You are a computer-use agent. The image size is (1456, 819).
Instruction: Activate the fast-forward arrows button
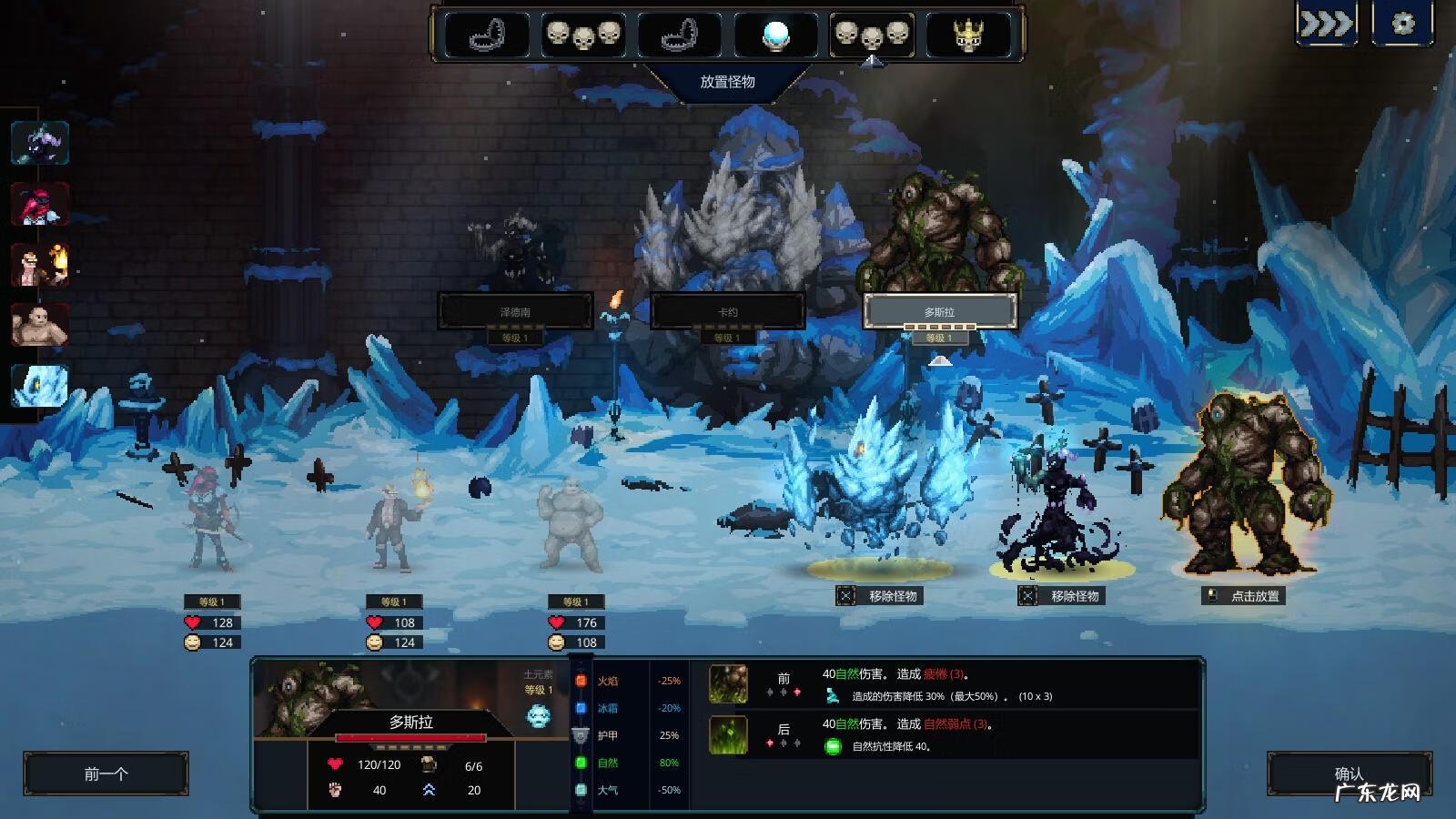click(x=1325, y=24)
